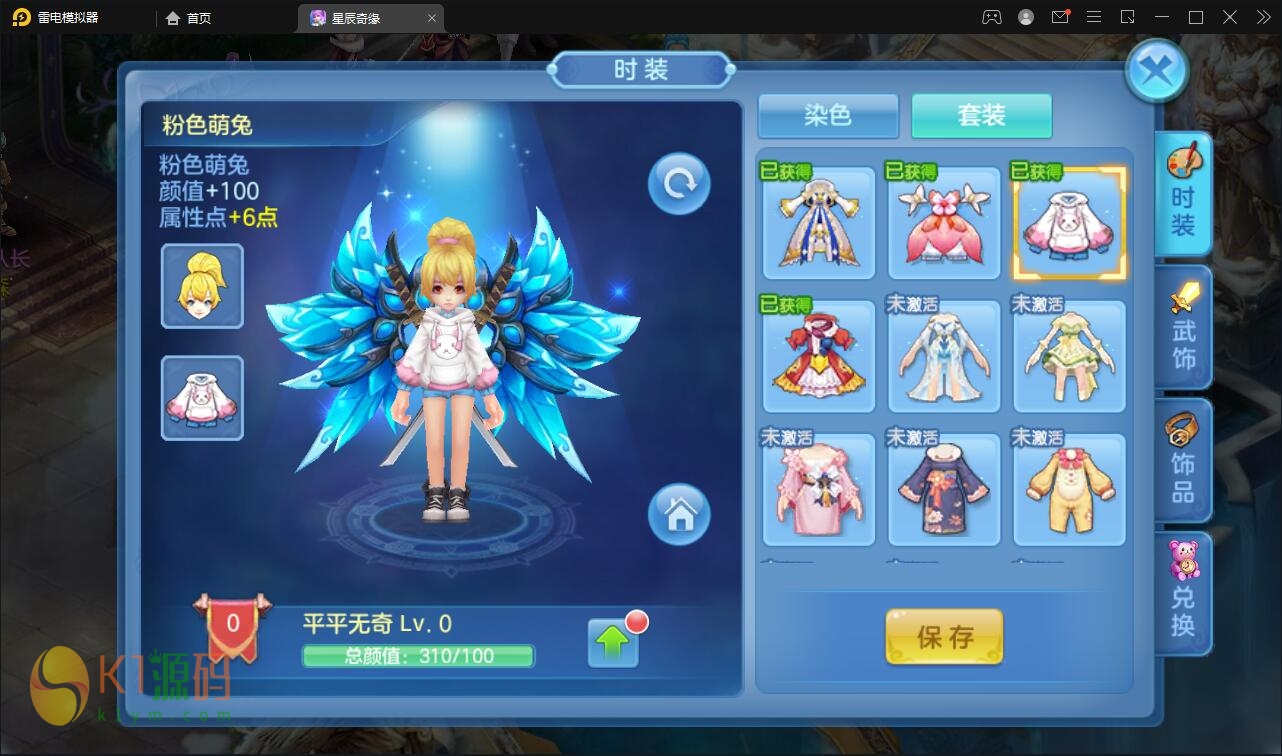Close the 时装 fashion window

pyautogui.click(x=1156, y=71)
